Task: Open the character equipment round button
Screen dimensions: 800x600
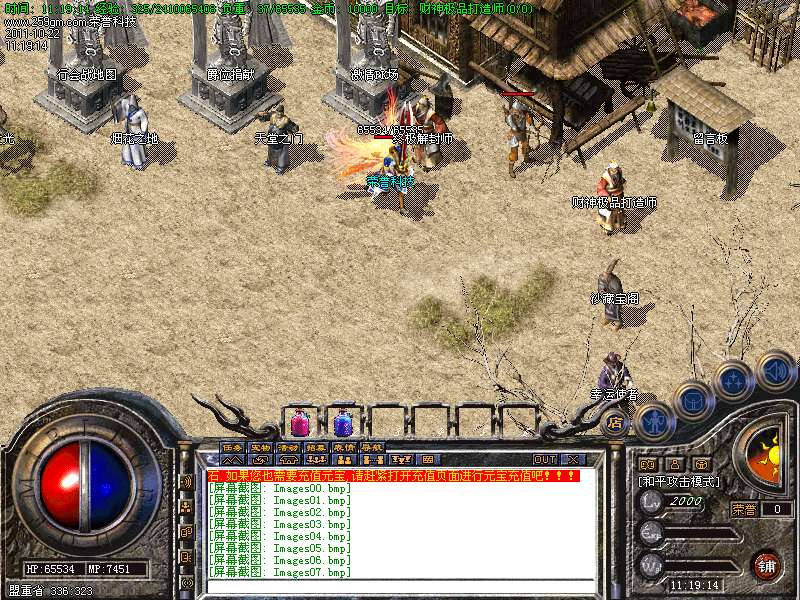Action: [653, 422]
